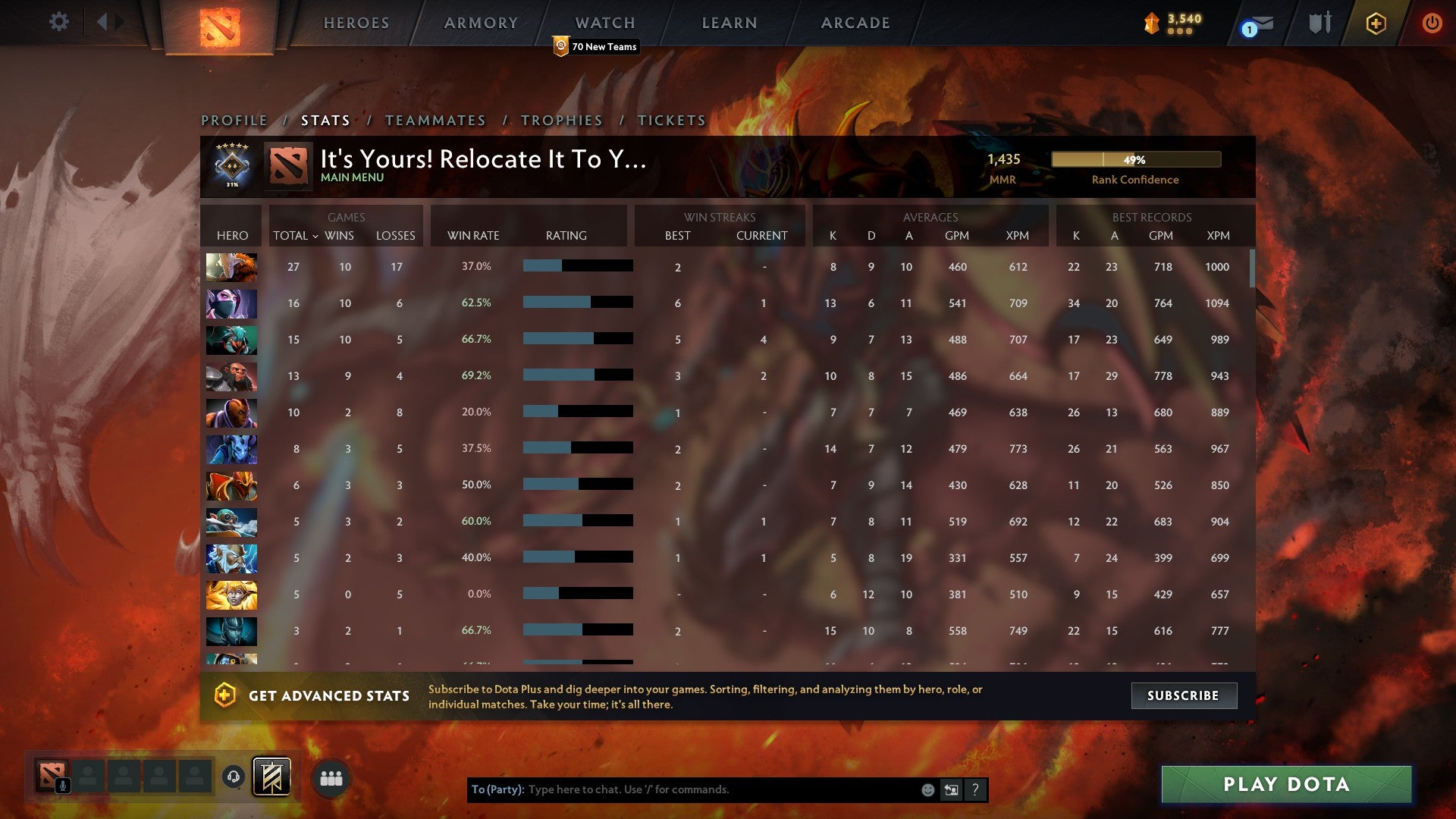Expand the 70 New Teams notification
This screenshot has width=1456, height=819.
click(596, 46)
